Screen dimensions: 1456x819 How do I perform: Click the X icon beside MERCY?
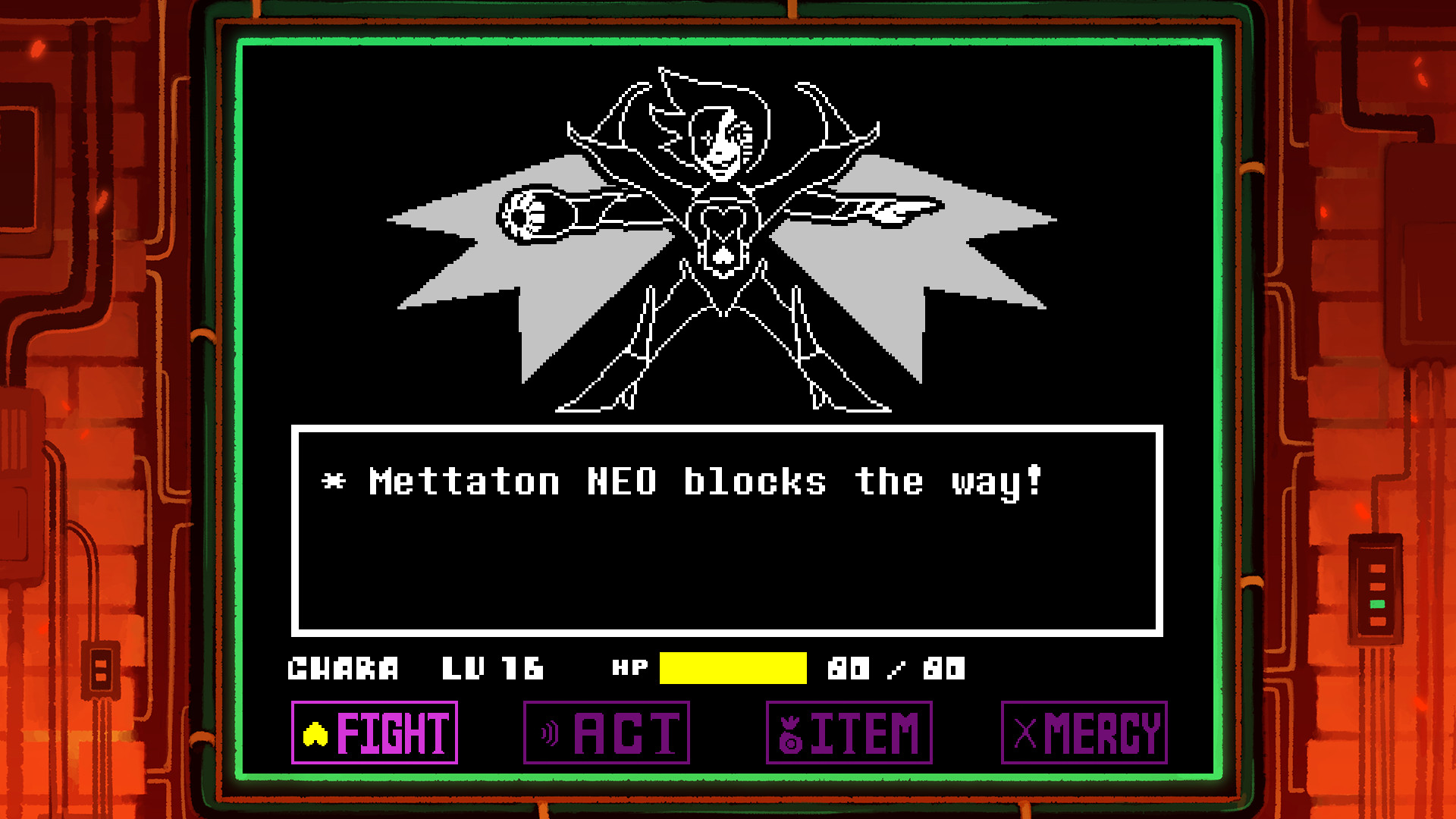click(1027, 732)
